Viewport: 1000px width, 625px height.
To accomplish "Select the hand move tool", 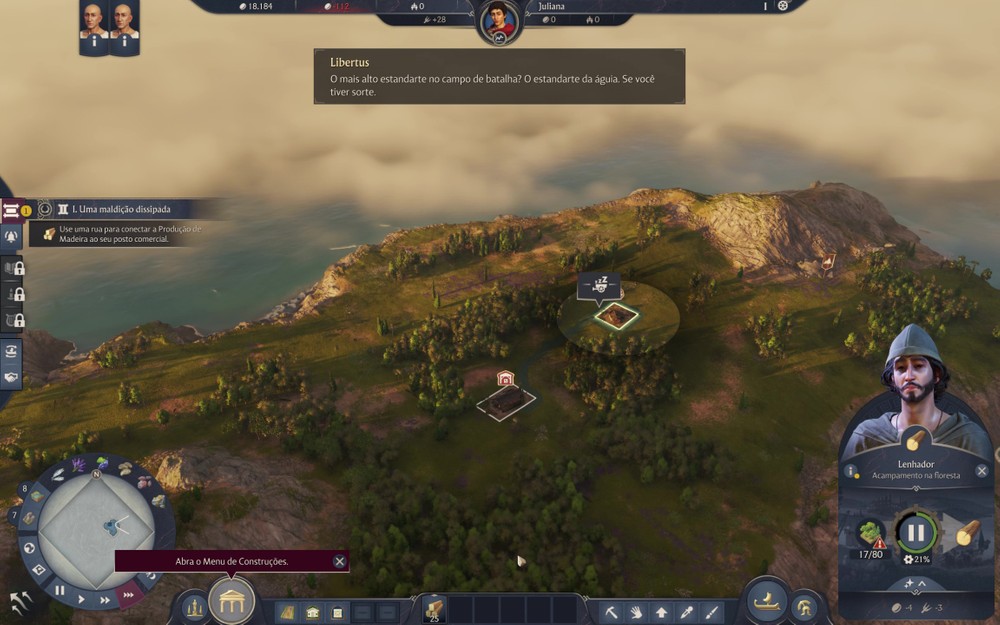I will pyautogui.click(x=636, y=611).
